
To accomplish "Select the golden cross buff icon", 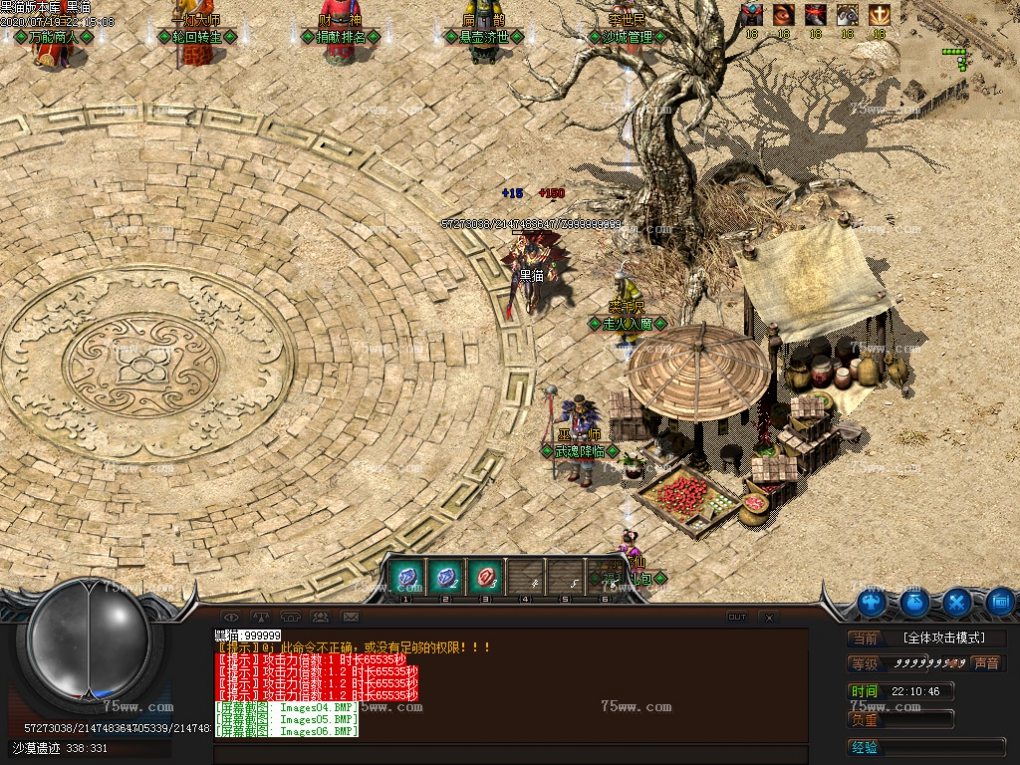I will pyautogui.click(x=879, y=15).
